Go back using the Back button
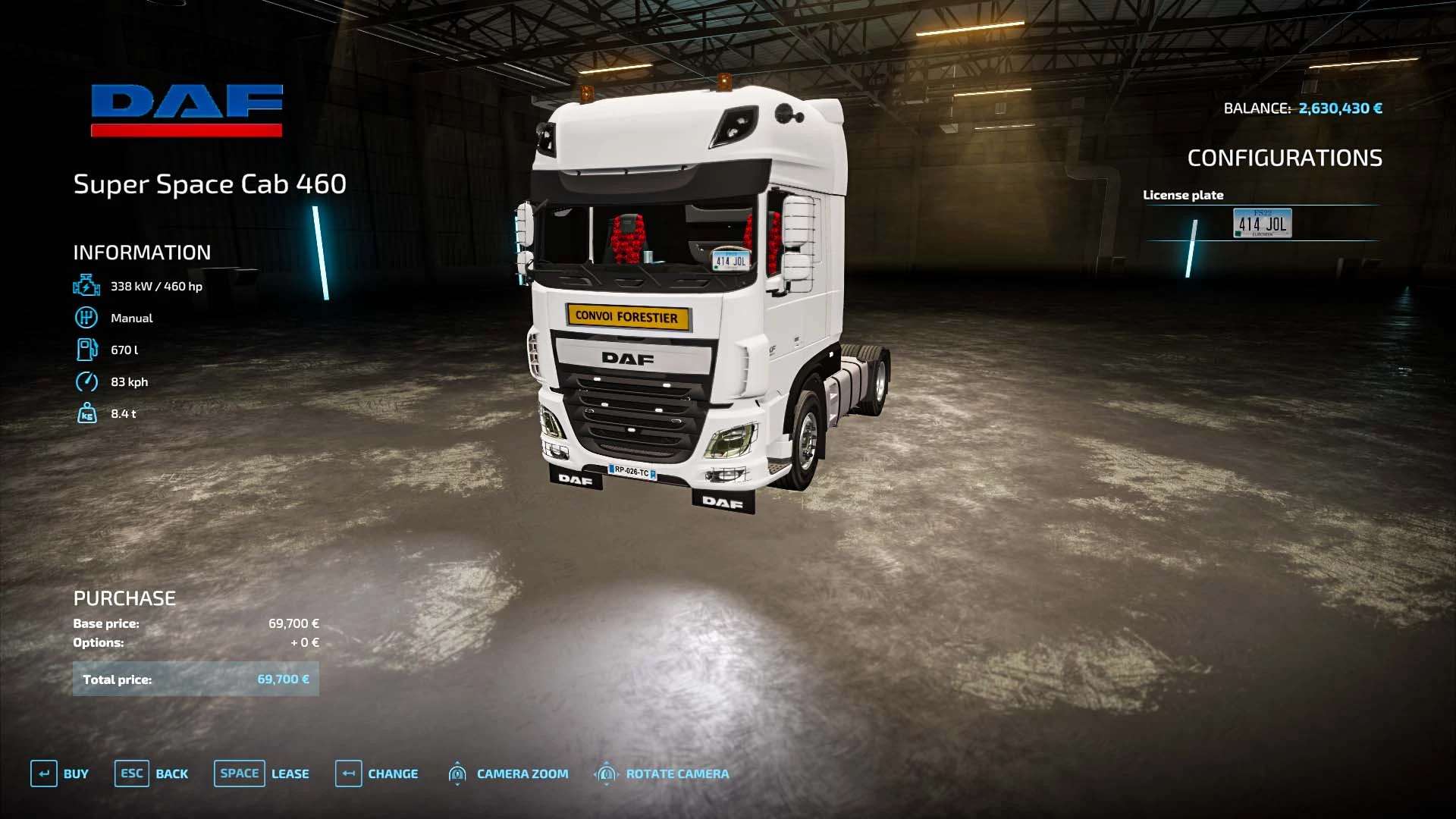The width and height of the screenshot is (1456, 819). pyautogui.click(x=152, y=773)
